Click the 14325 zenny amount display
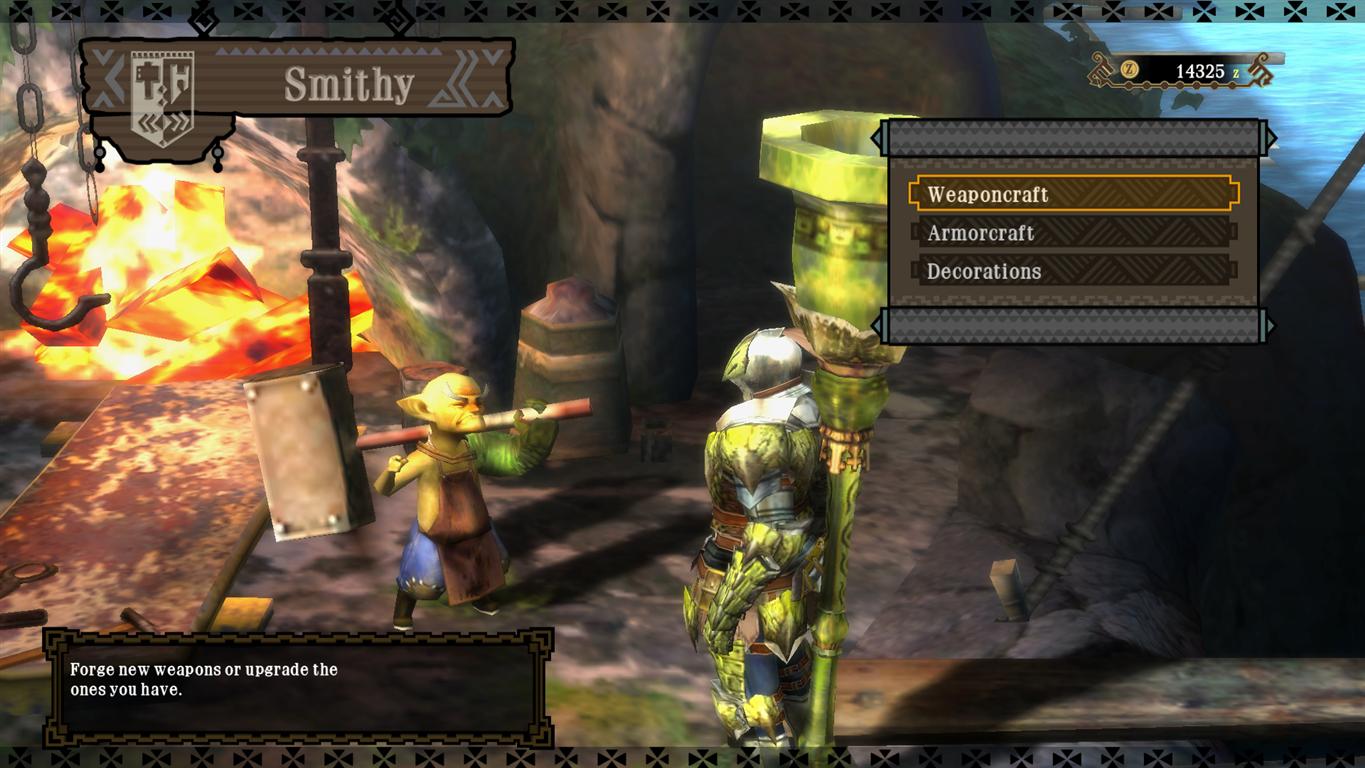 pos(1200,70)
